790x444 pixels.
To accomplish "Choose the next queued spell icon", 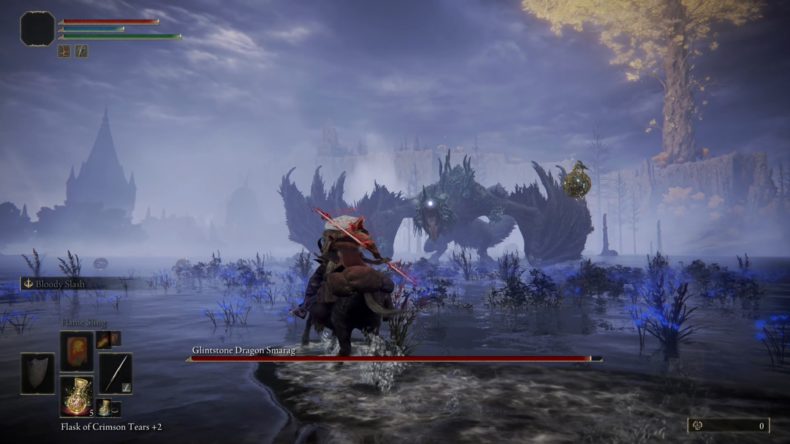I will [x=101, y=340].
